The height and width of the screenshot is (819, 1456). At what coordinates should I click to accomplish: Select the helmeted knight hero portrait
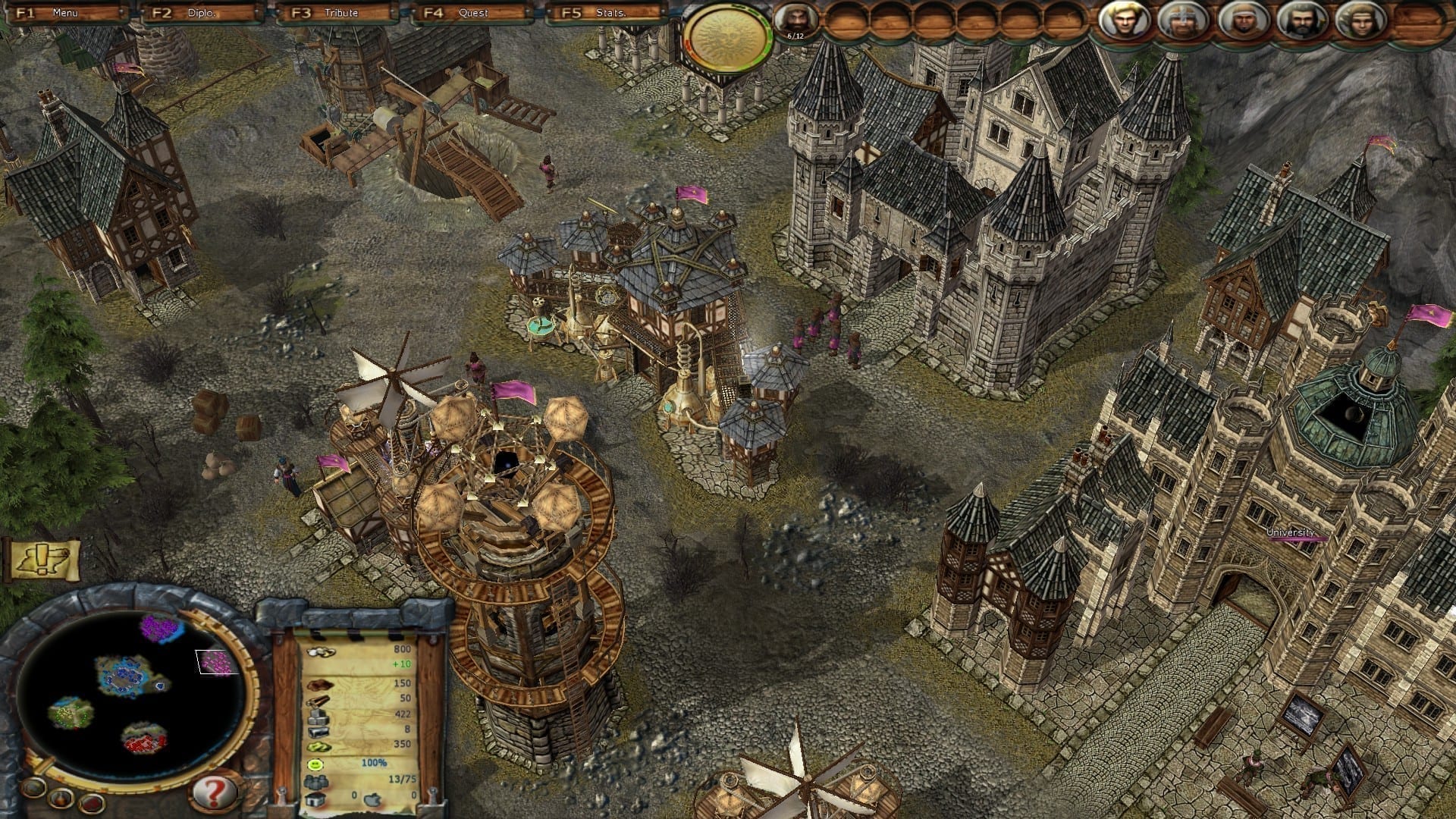(1181, 21)
